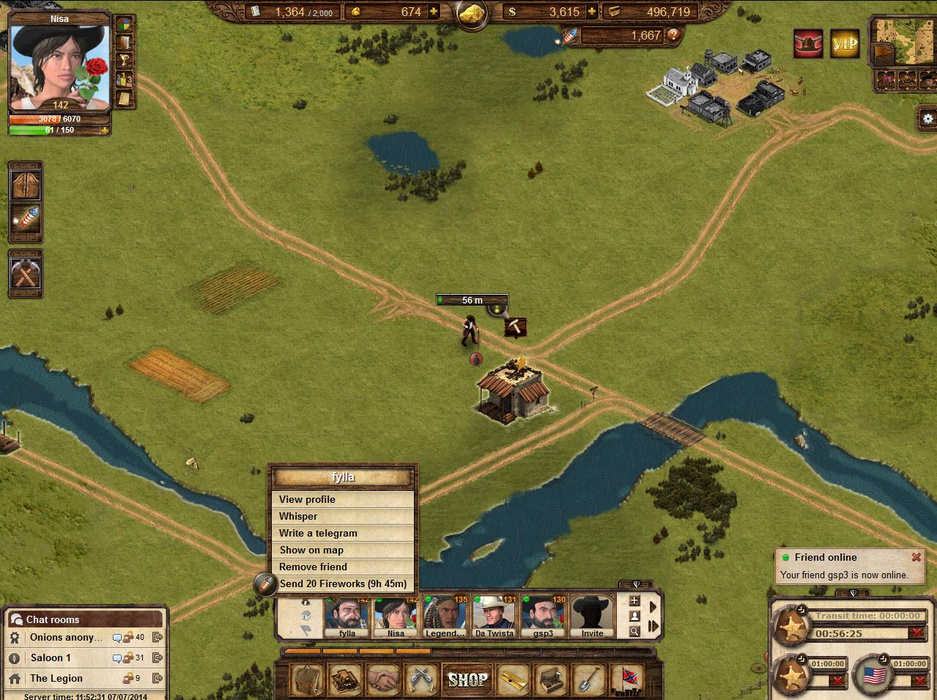937x700 pixels.
Task: Select Remove friend in the menu
Action: [x=313, y=567]
